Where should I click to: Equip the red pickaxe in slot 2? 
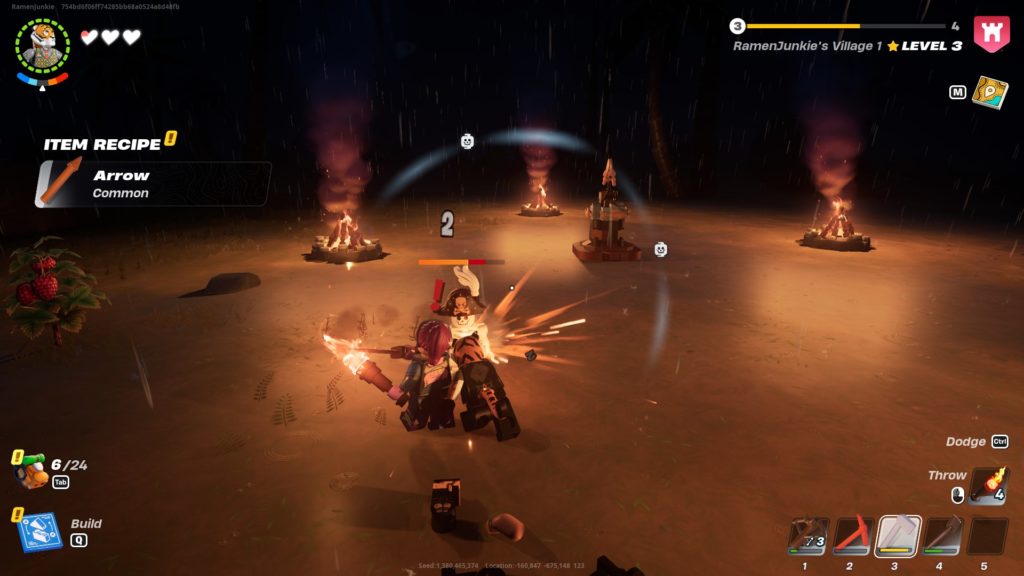coord(853,536)
